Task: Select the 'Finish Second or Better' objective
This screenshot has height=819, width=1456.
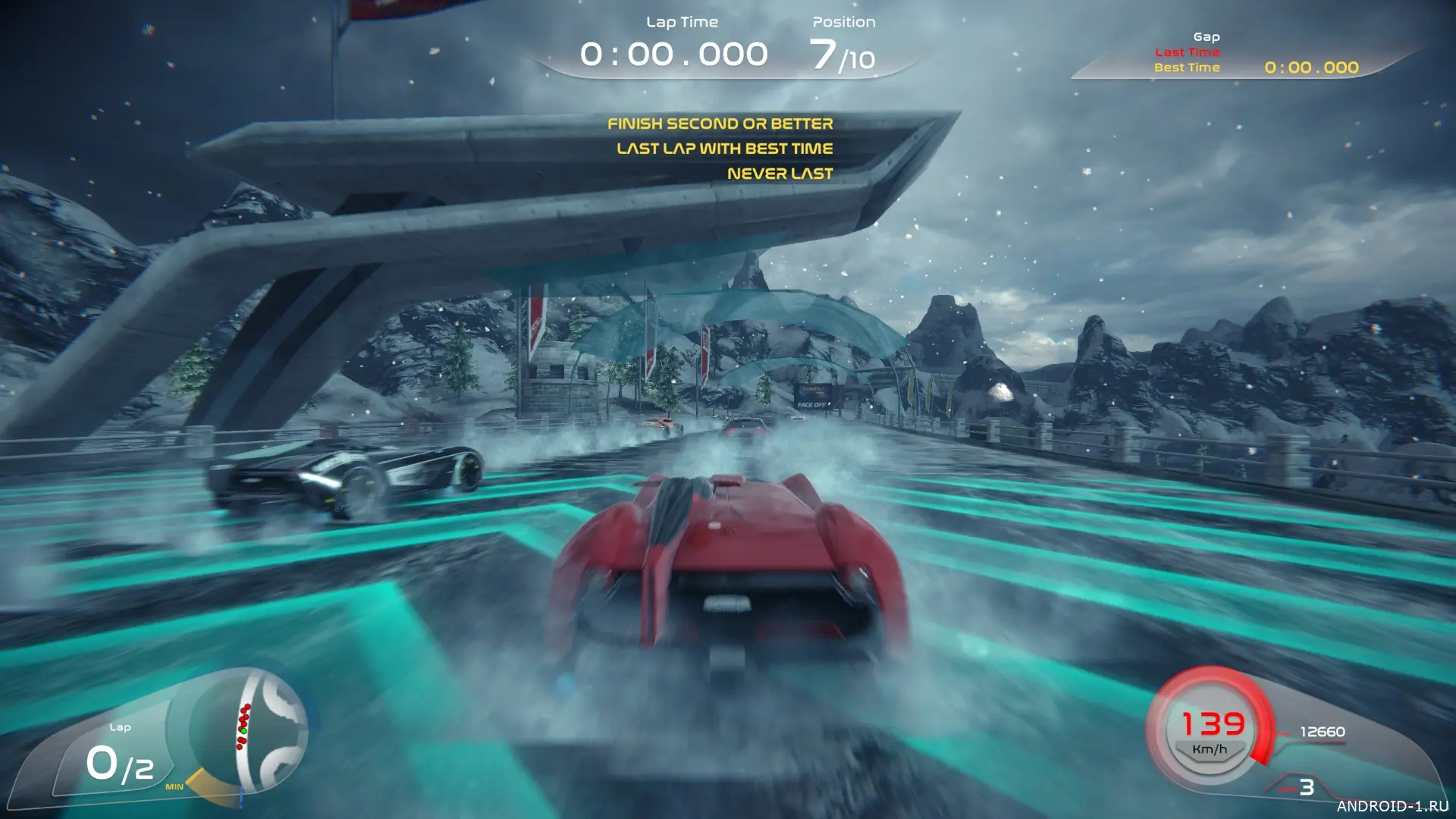Action: (x=720, y=124)
